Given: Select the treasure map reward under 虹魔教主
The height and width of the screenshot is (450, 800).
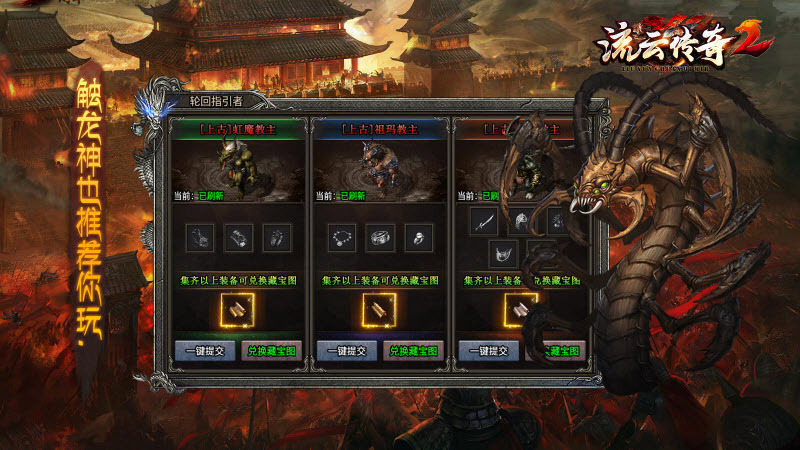Looking at the screenshot, I should (238, 311).
